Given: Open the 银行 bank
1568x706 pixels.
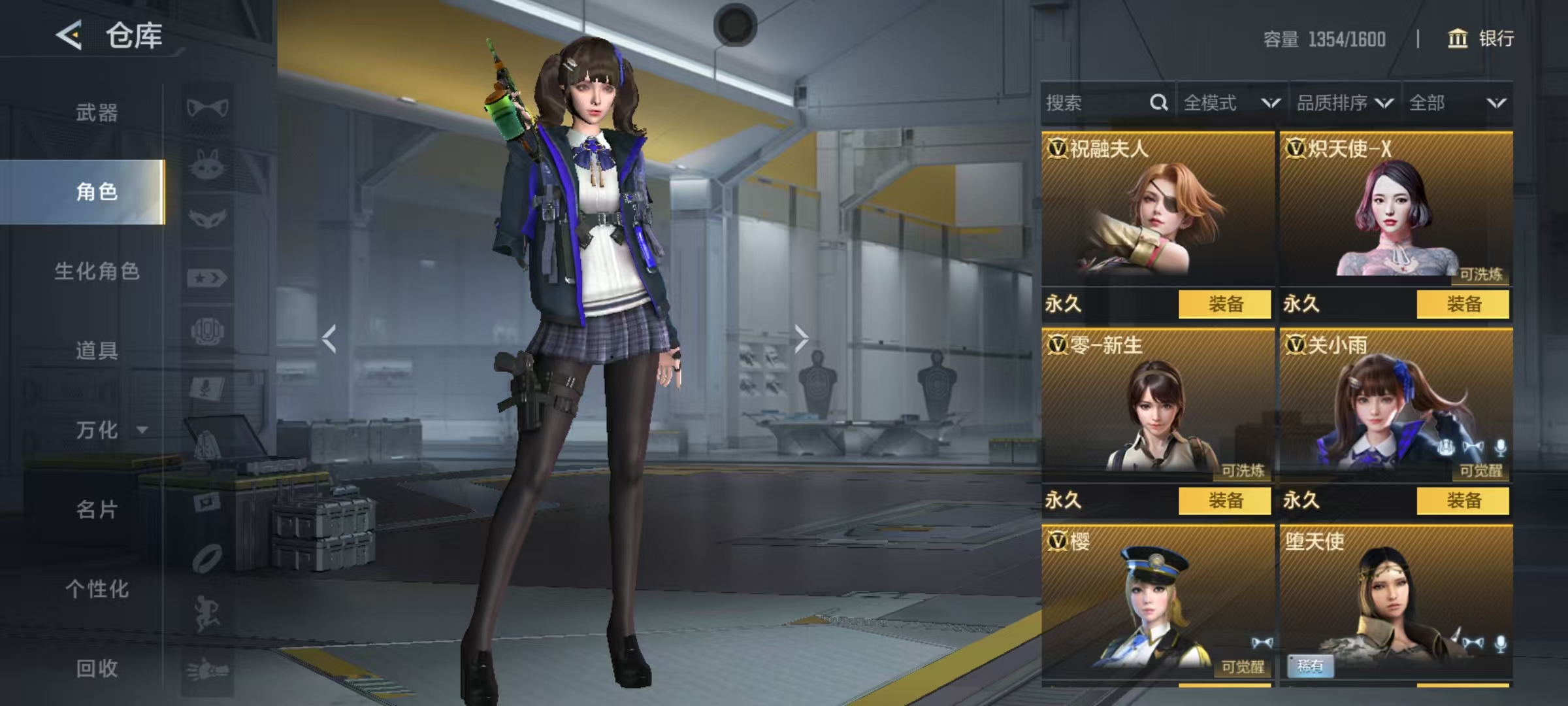Looking at the screenshot, I should [x=1480, y=39].
